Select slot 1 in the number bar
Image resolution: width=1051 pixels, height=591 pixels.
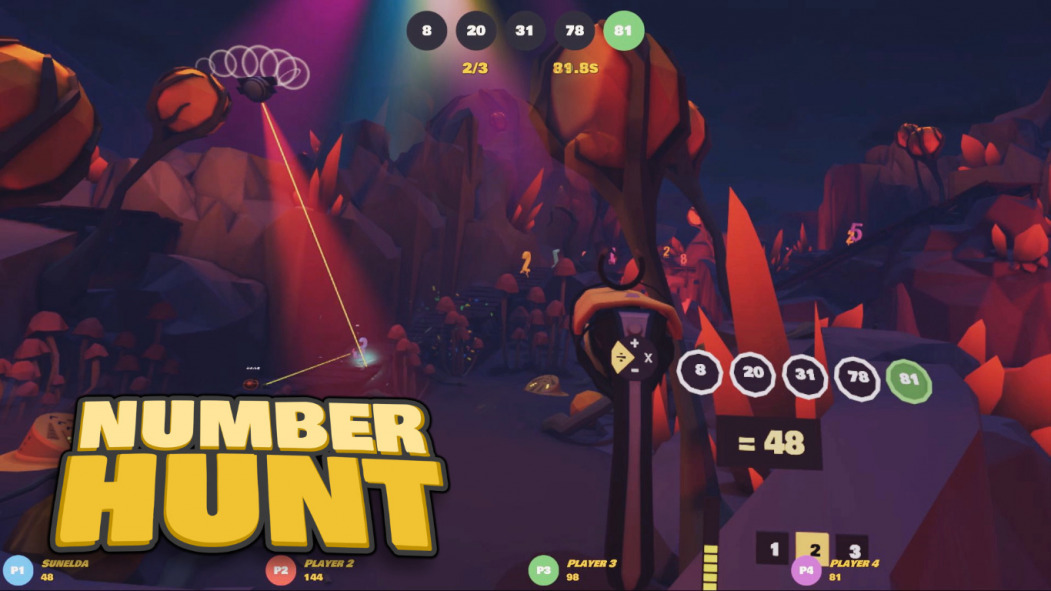tap(772, 549)
